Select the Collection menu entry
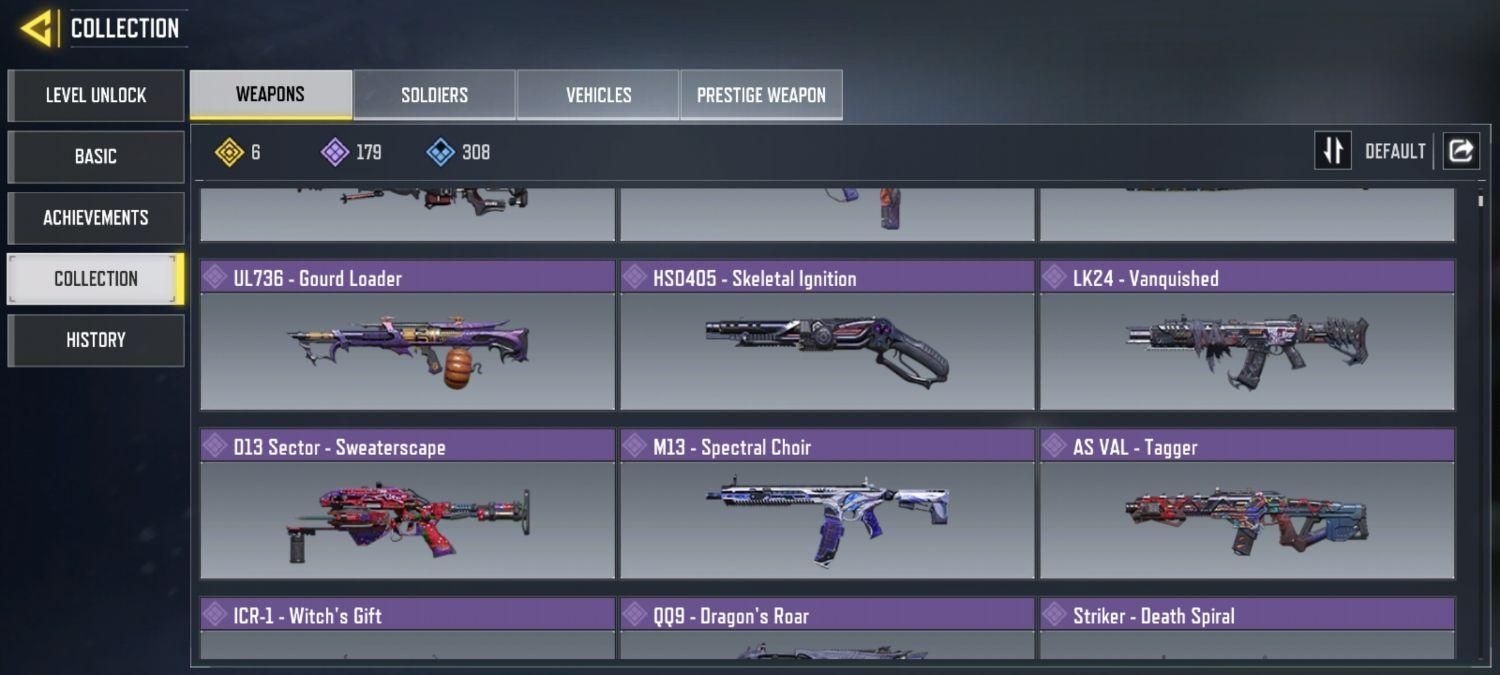1500x675 pixels. click(x=96, y=279)
